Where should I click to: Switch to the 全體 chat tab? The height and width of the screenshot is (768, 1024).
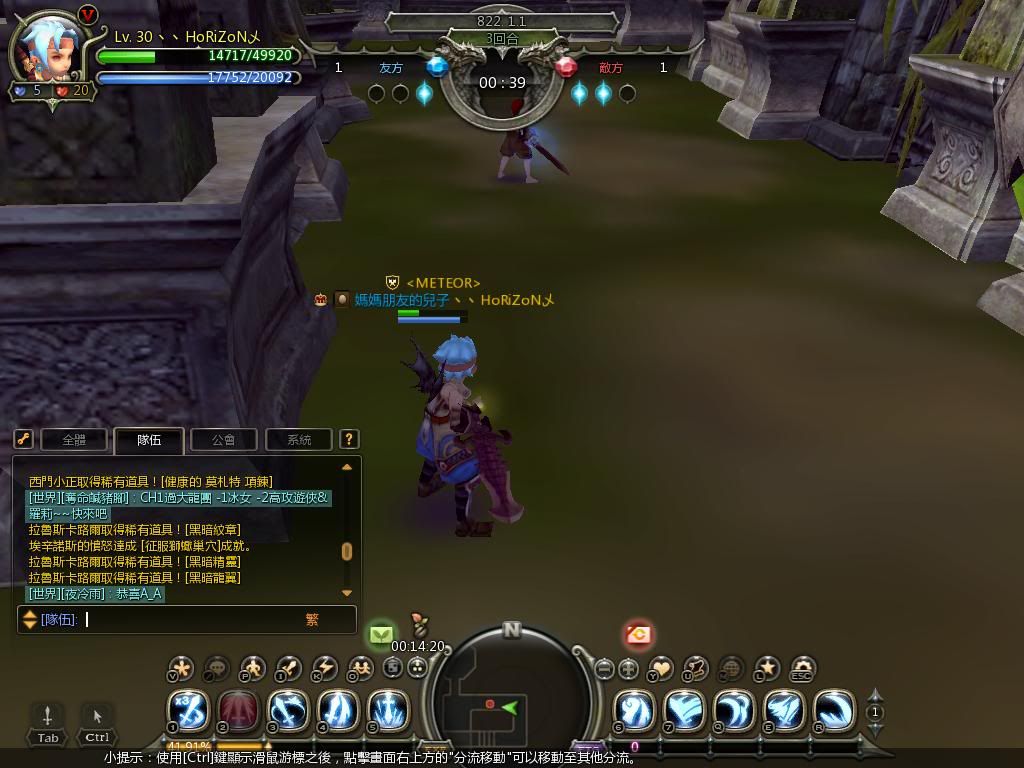75,439
